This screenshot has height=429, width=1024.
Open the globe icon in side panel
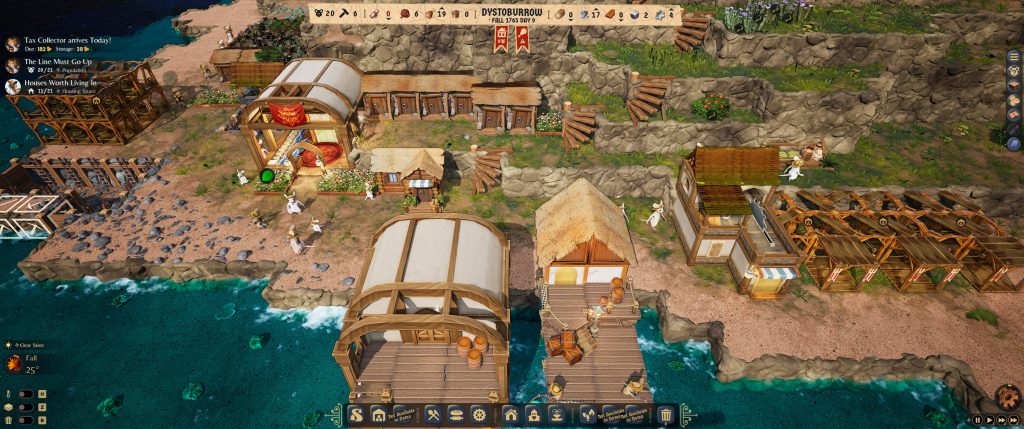[x=1013, y=144]
